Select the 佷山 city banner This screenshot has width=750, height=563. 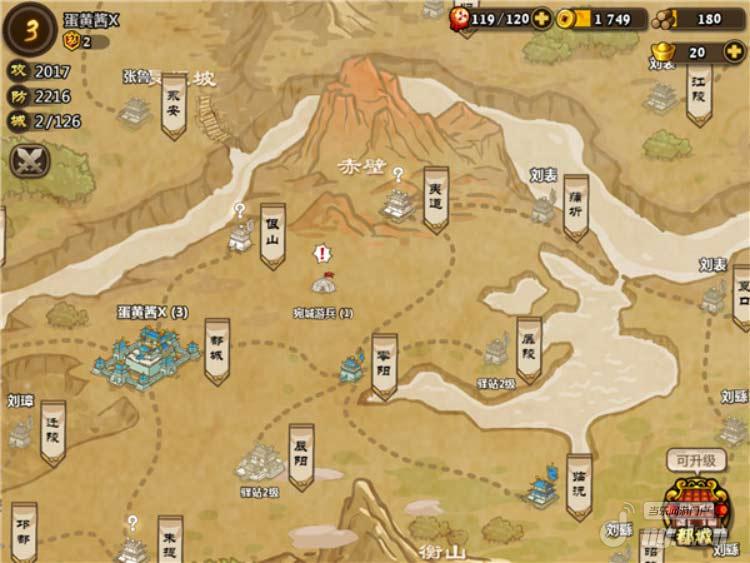pyautogui.click(x=272, y=236)
